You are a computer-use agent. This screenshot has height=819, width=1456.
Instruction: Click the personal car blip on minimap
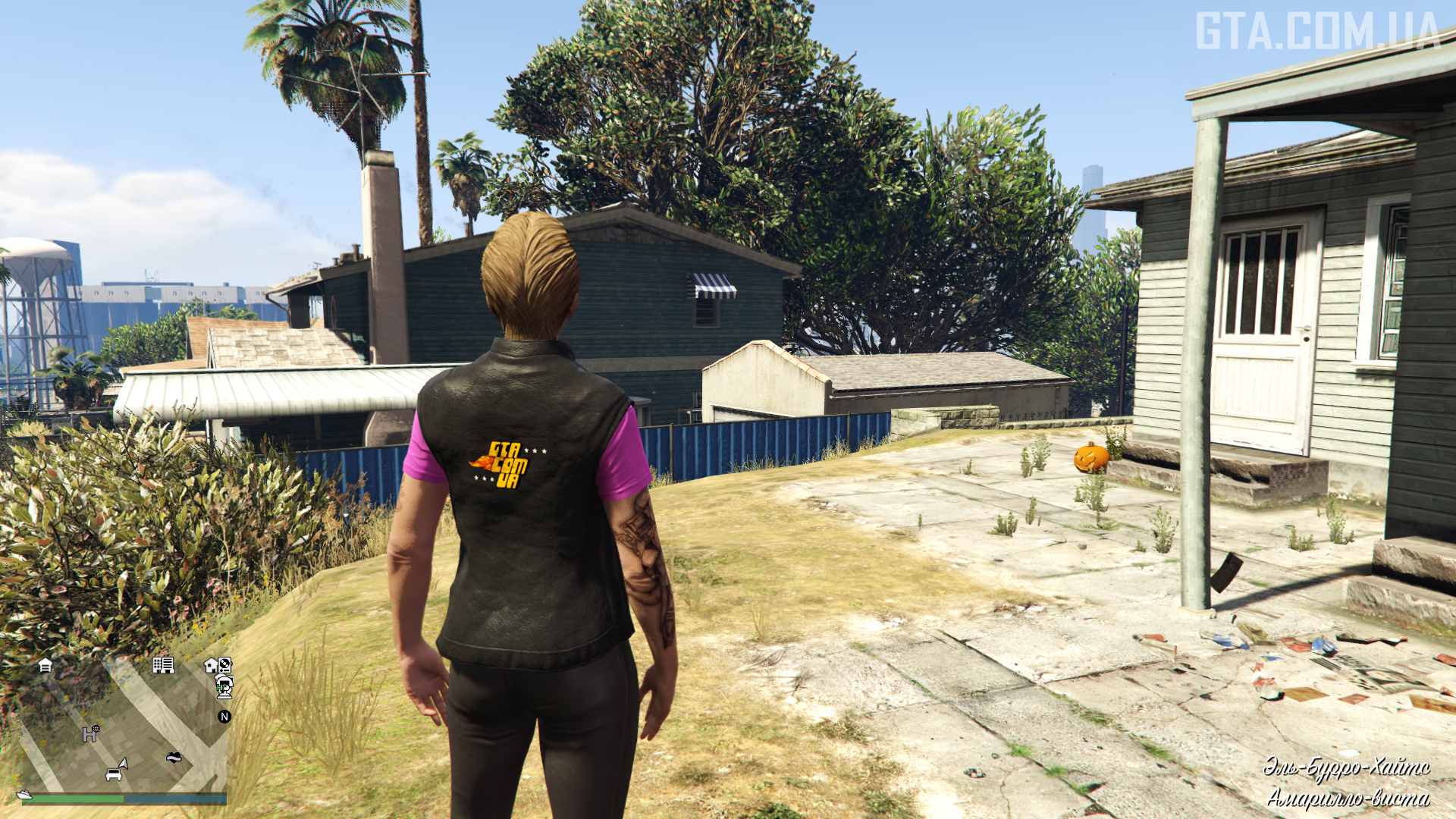[114, 774]
